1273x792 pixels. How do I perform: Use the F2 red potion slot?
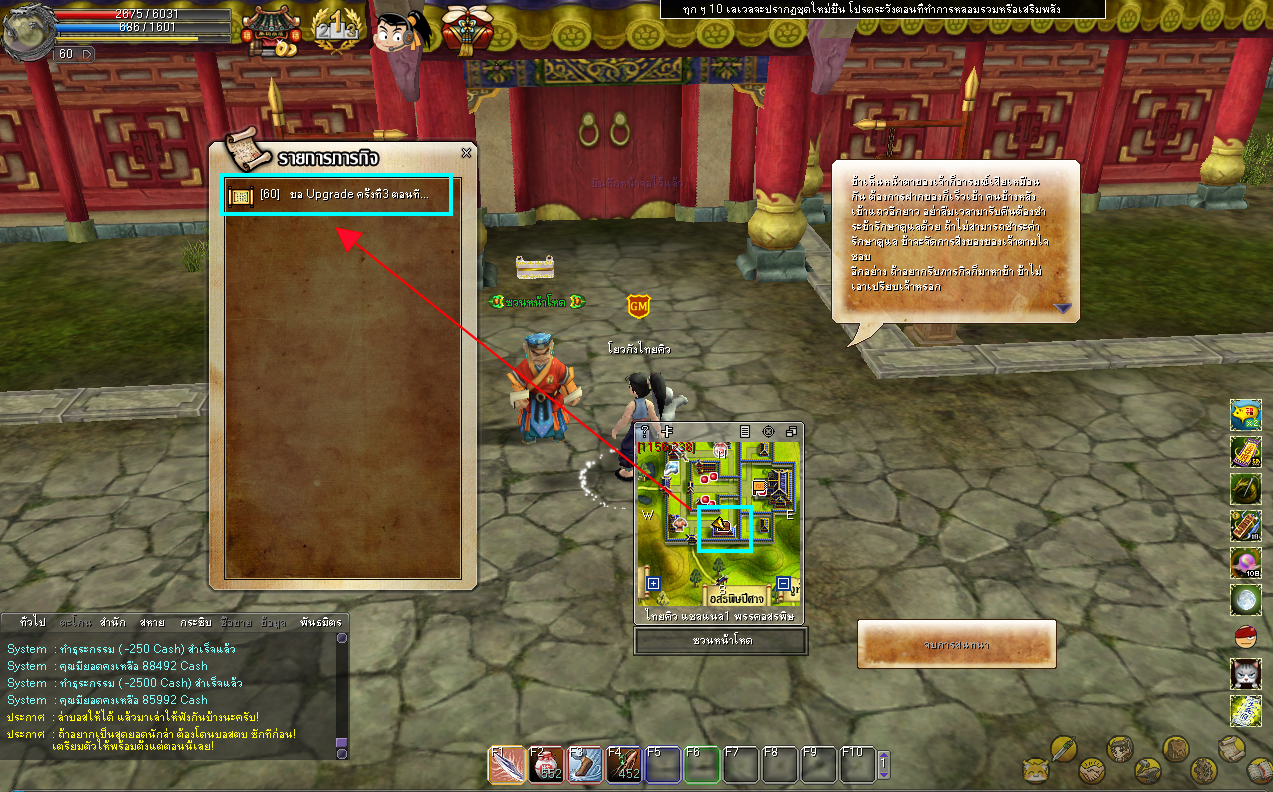546,766
